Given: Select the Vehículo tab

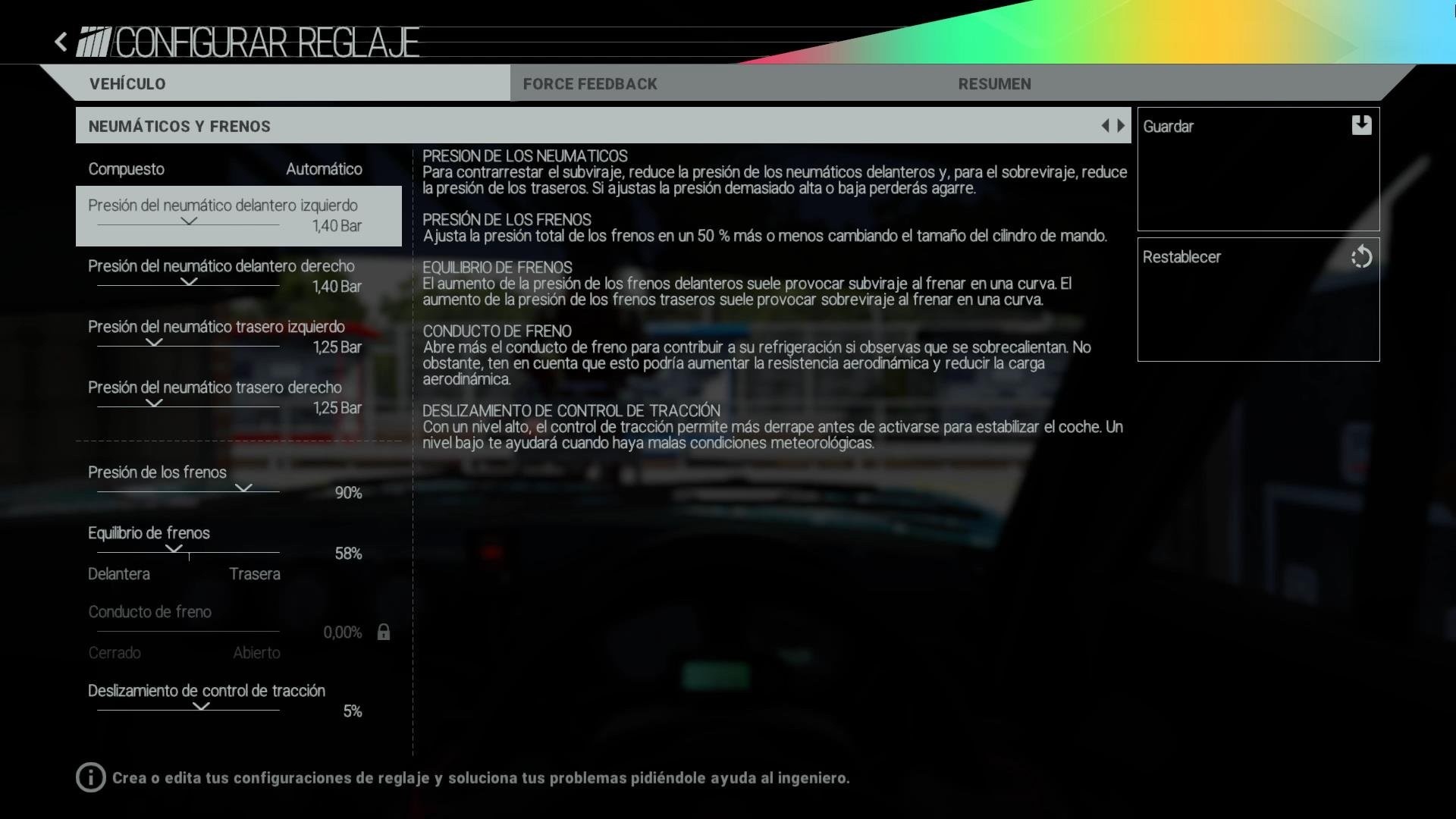Looking at the screenshot, I should coord(127,83).
